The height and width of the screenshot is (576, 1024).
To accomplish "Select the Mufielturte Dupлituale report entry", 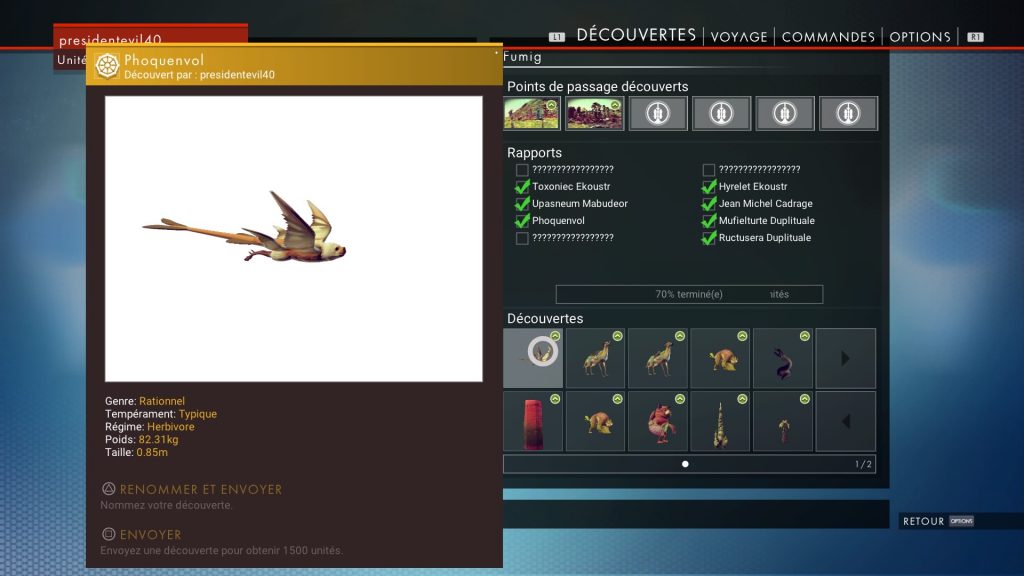I will click(x=766, y=221).
